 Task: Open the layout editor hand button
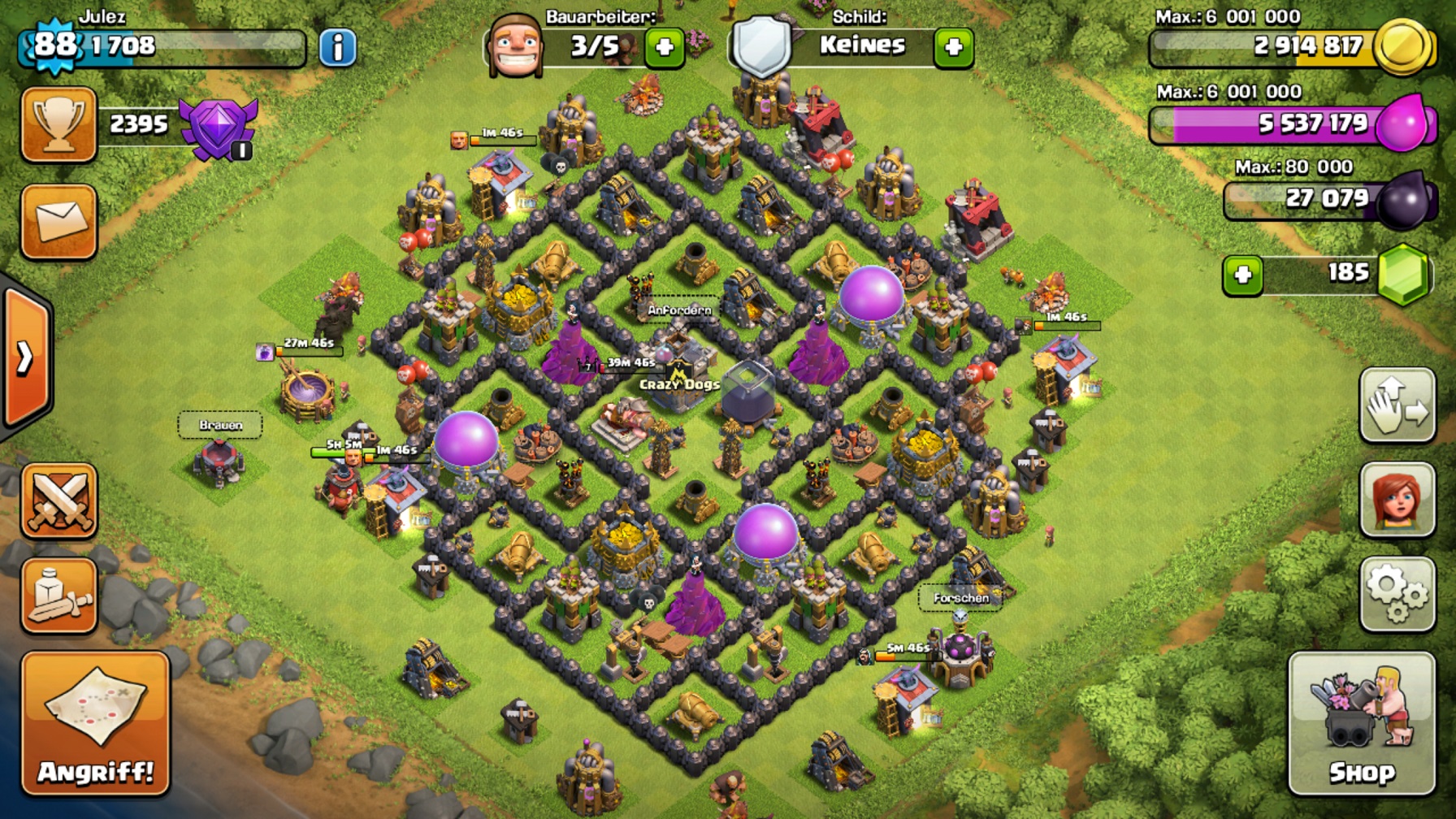coord(1397,405)
